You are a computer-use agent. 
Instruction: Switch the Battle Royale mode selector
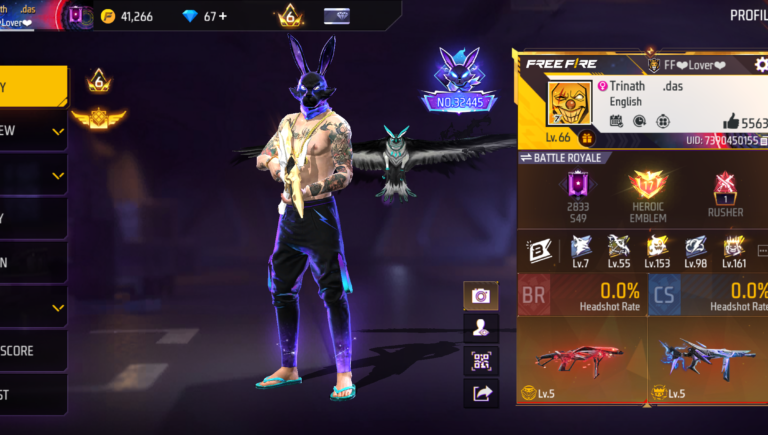click(560, 158)
